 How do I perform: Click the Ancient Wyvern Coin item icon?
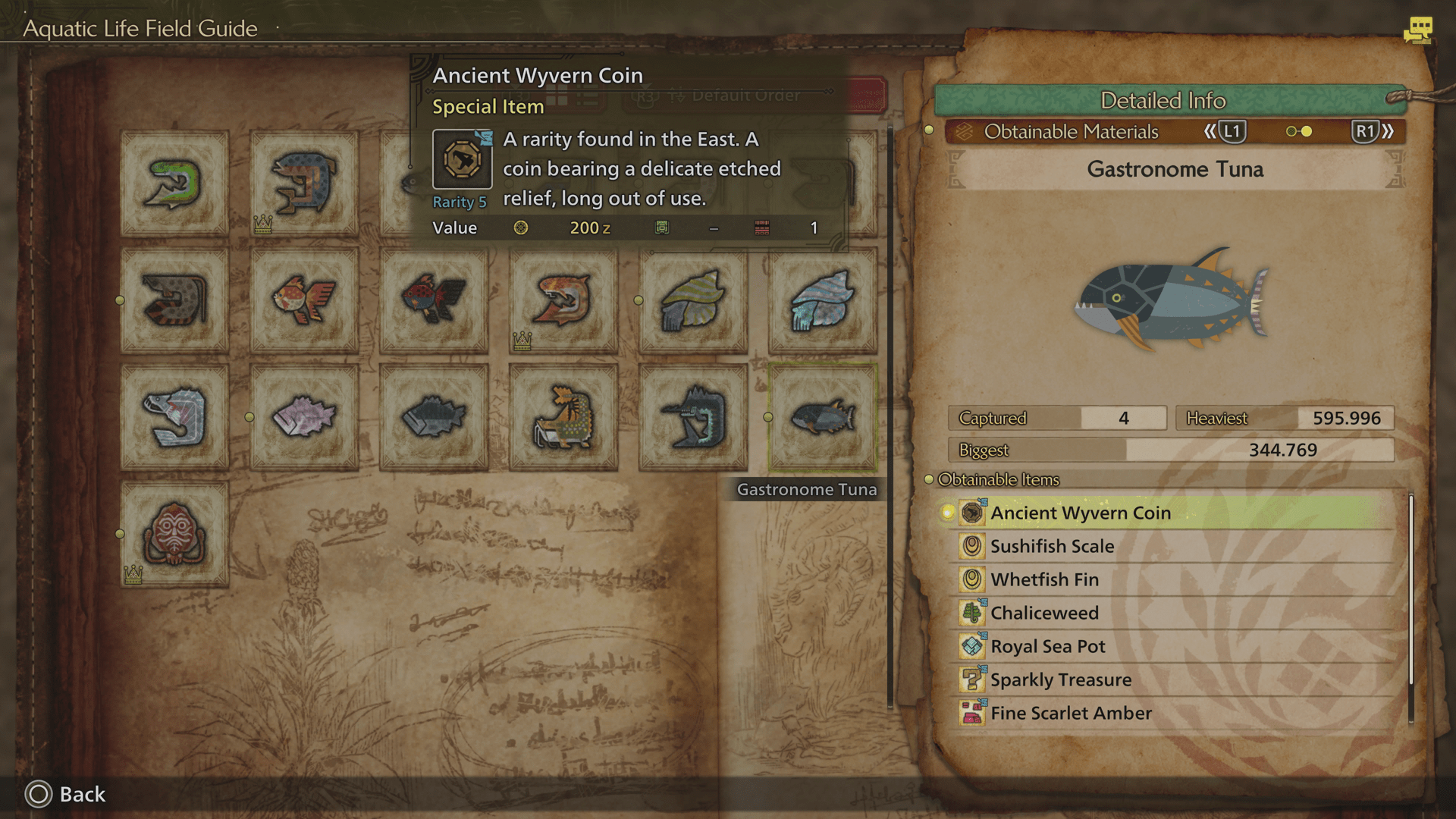point(971,513)
